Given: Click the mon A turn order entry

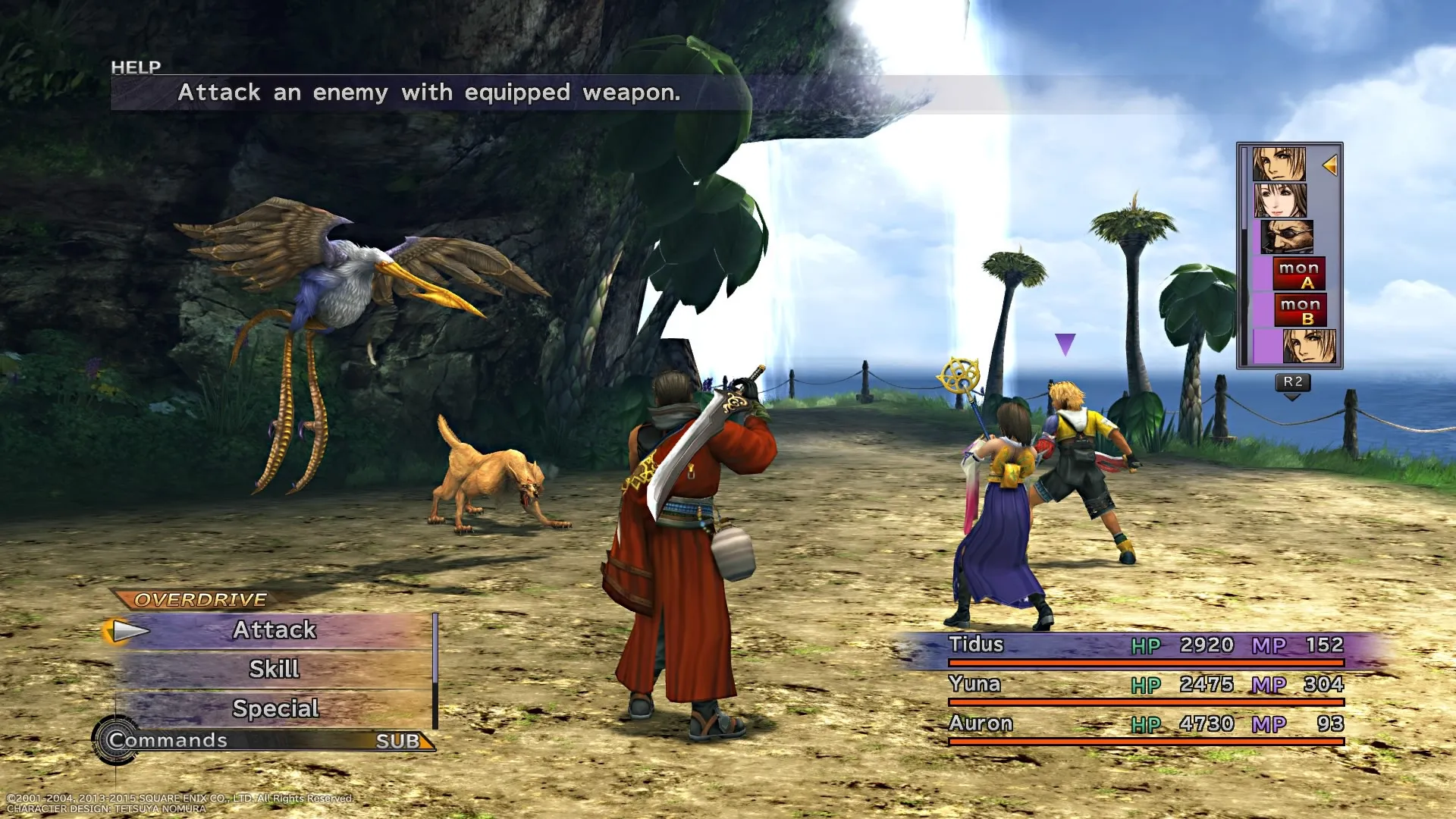Looking at the screenshot, I should coord(1299,274).
